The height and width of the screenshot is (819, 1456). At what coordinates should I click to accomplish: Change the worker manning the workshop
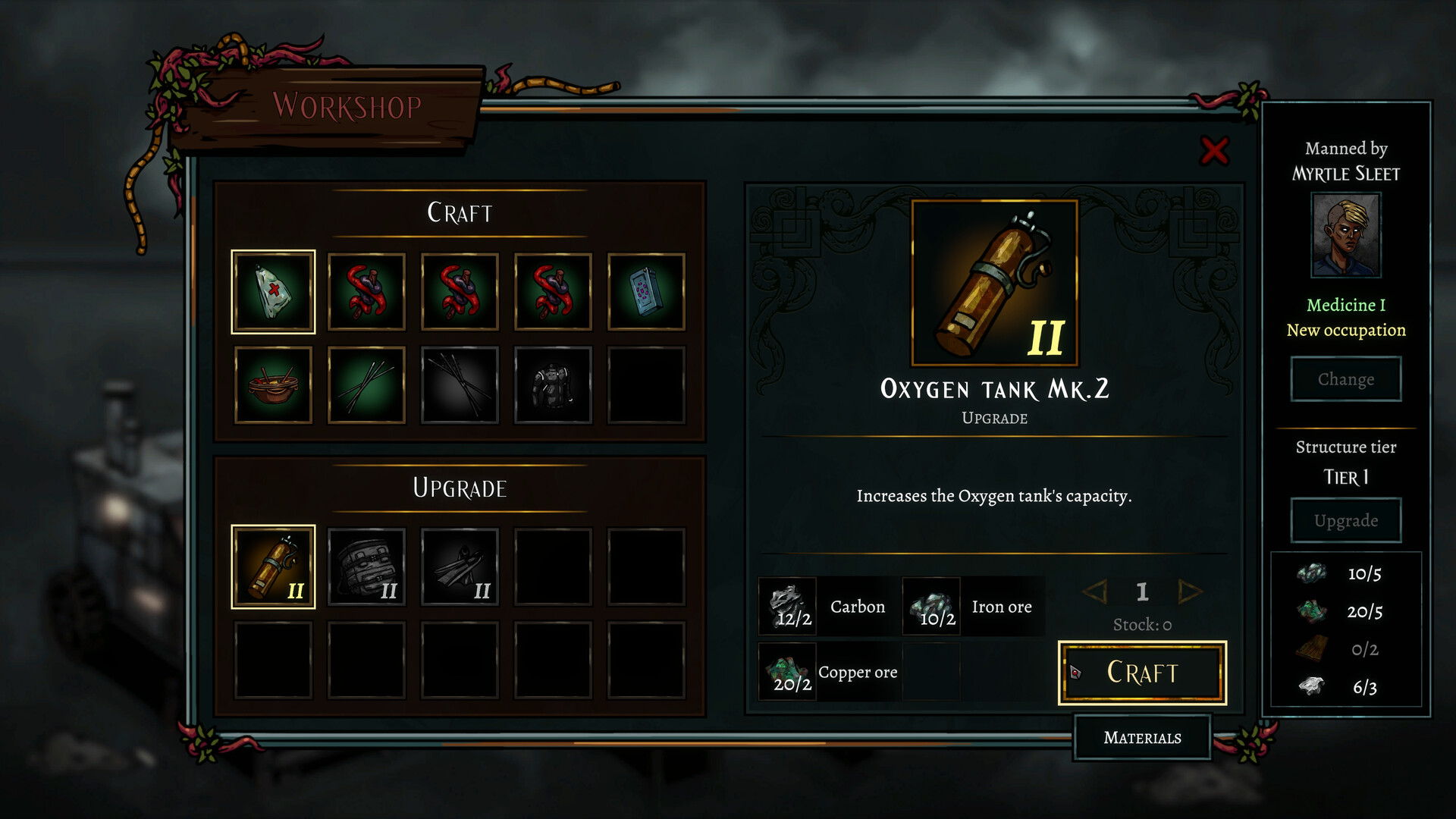[1345, 379]
